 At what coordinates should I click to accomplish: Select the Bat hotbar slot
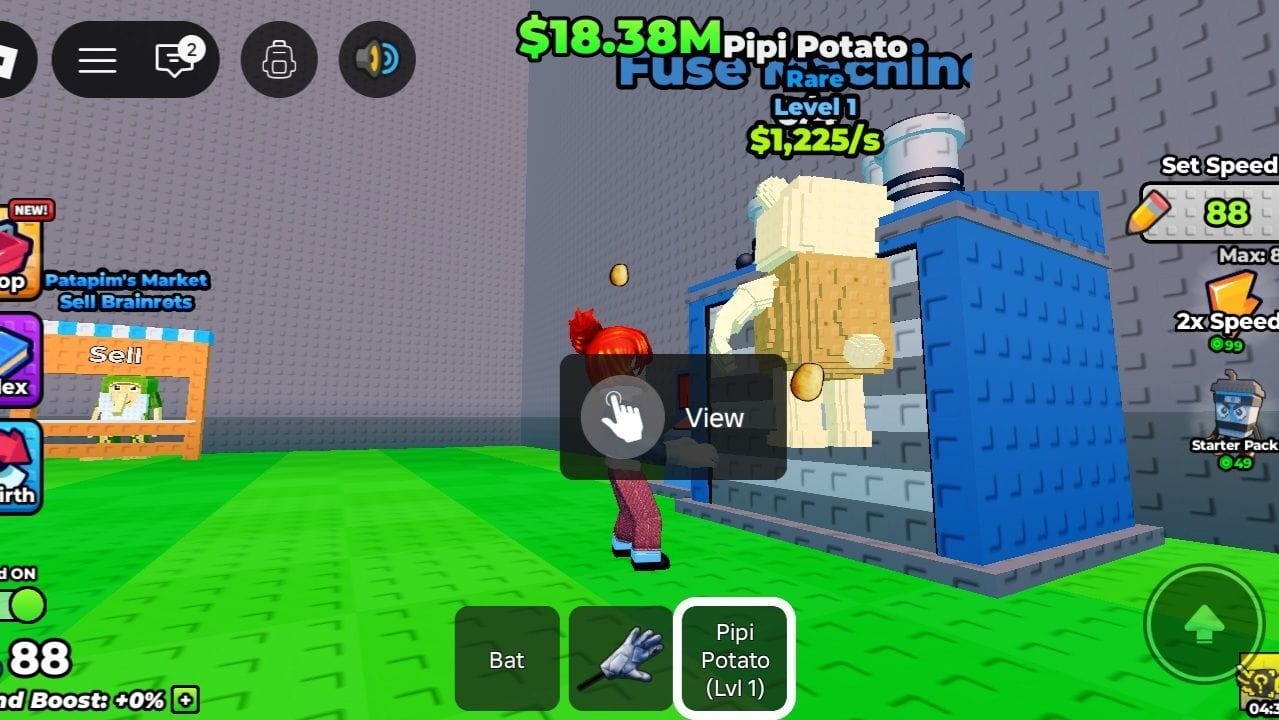pyautogui.click(x=507, y=659)
